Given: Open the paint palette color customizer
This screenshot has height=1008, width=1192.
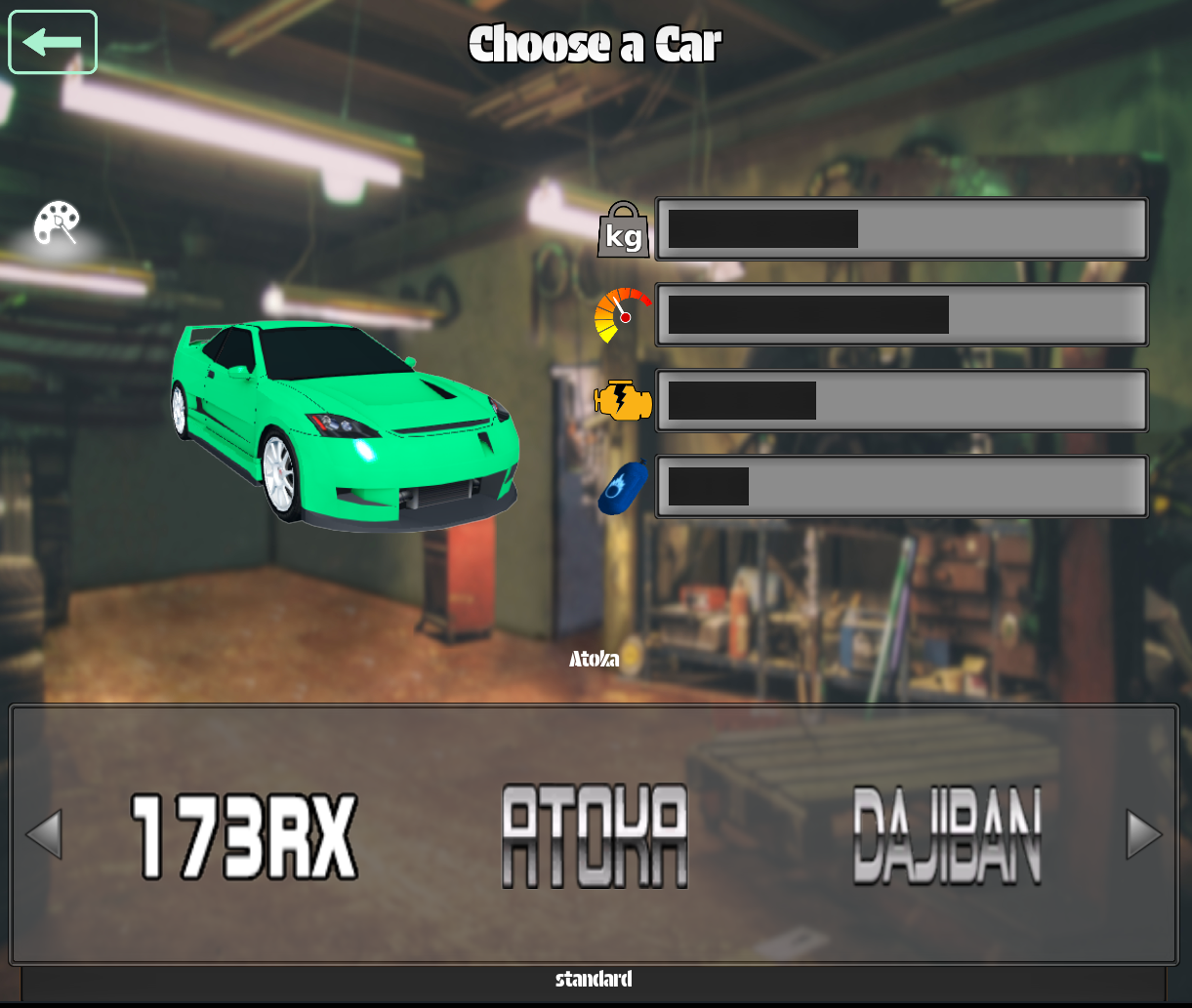Looking at the screenshot, I should pyautogui.click(x=57, y=224).
